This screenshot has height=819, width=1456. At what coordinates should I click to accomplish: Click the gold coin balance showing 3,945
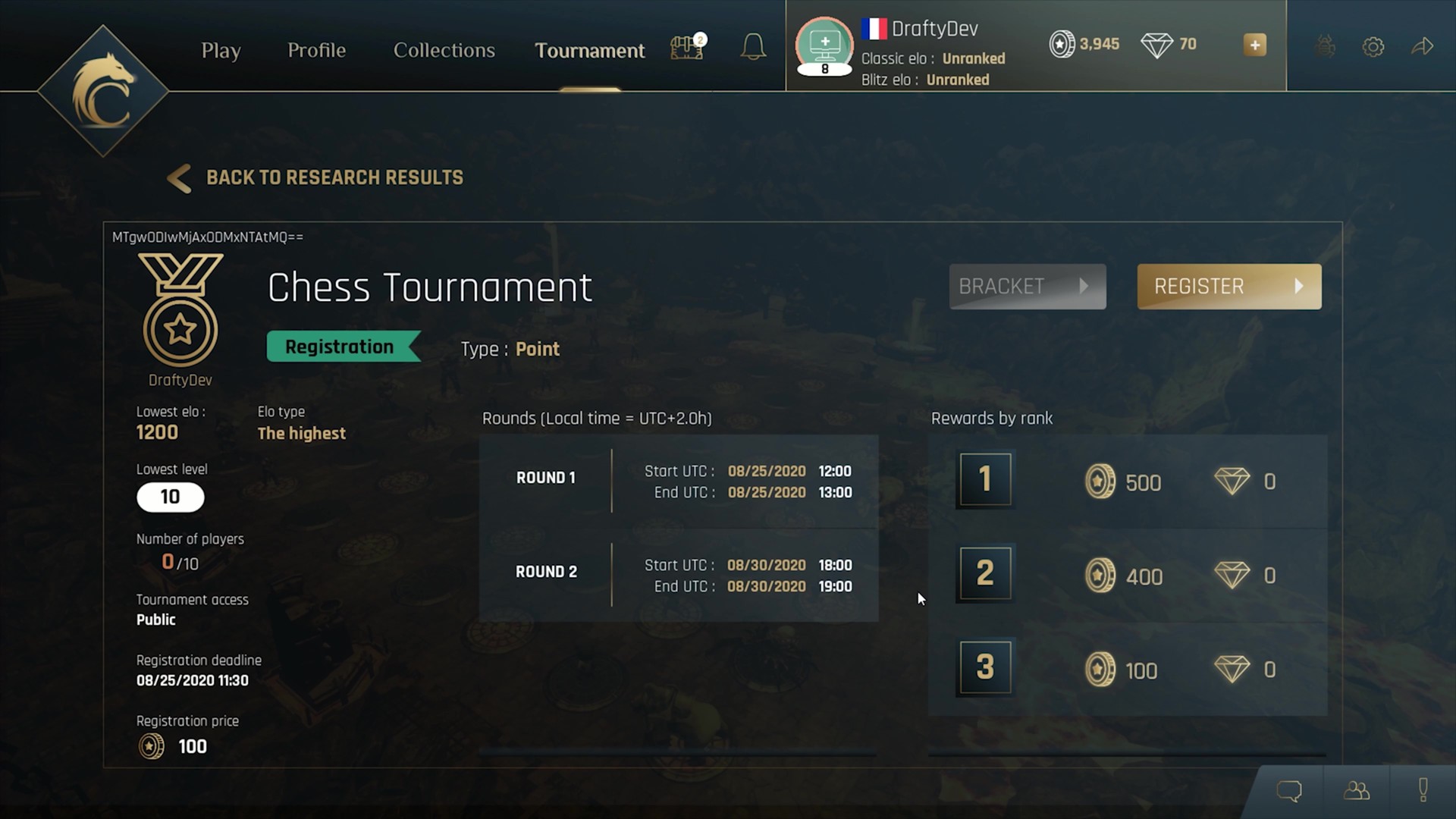1084,44
